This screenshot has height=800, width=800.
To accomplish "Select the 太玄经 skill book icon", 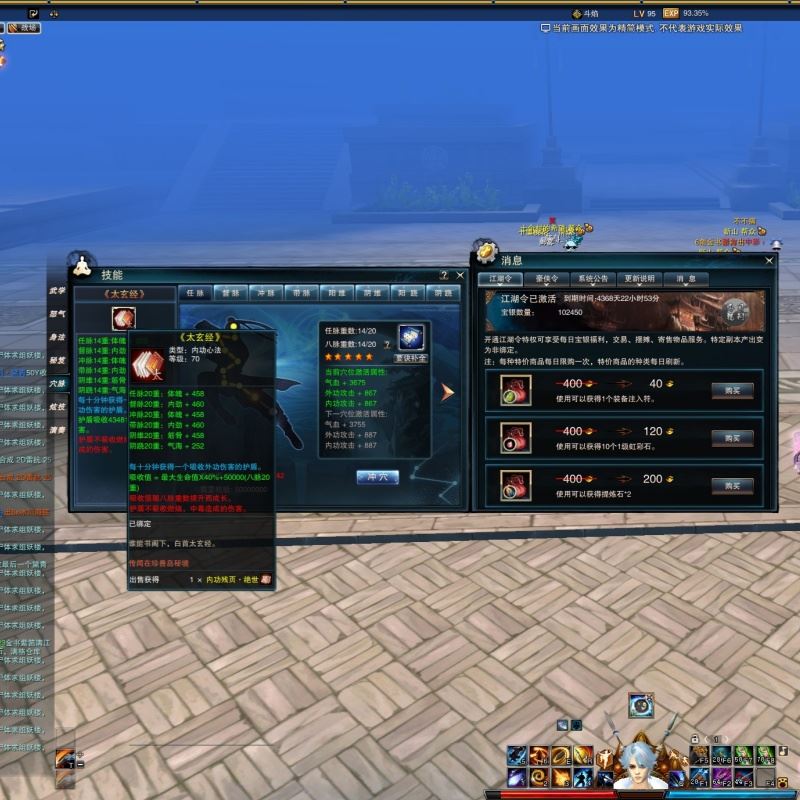I will [x=124, y=319].
